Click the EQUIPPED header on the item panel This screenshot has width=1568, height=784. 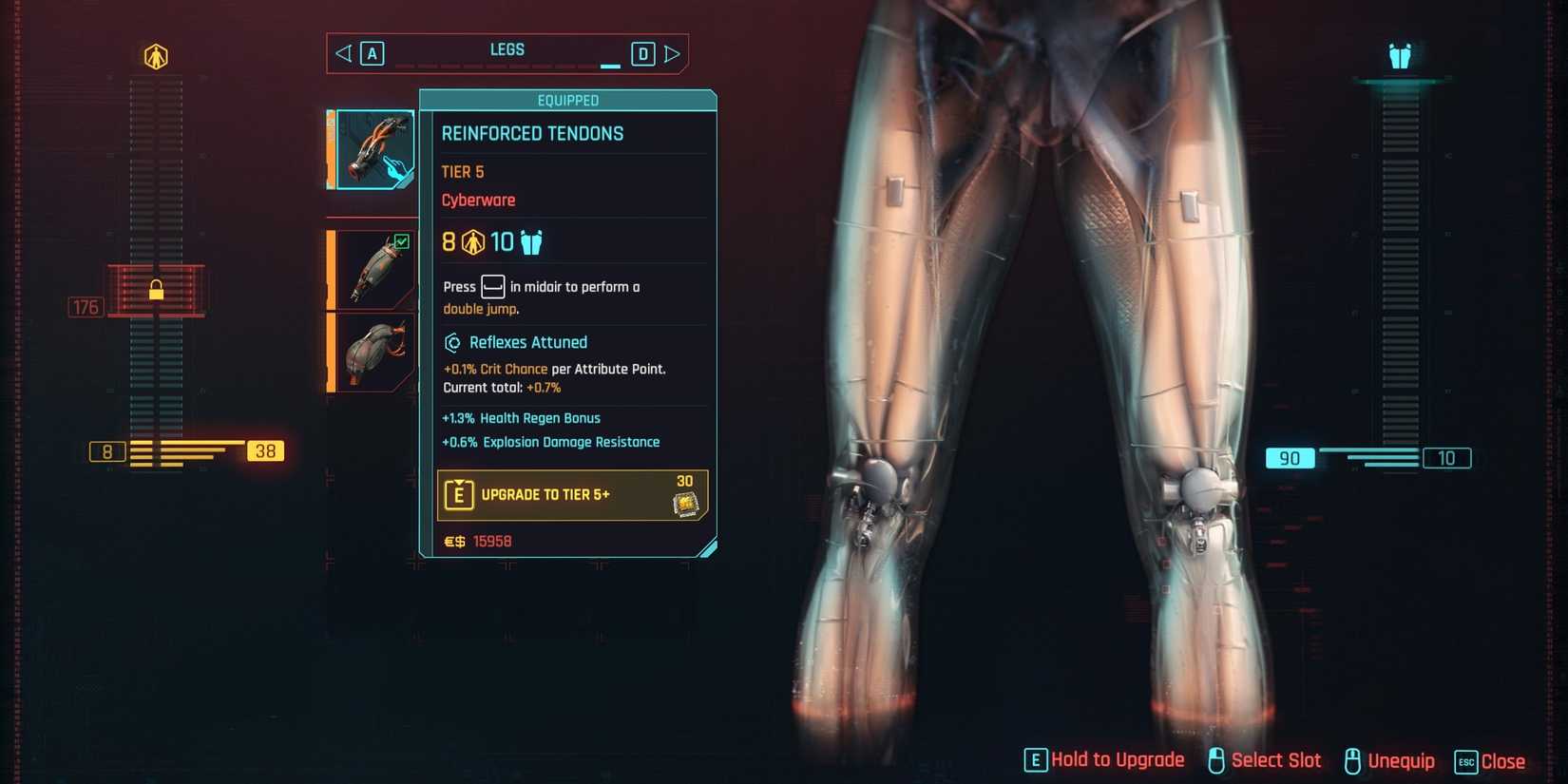point(570,100)
